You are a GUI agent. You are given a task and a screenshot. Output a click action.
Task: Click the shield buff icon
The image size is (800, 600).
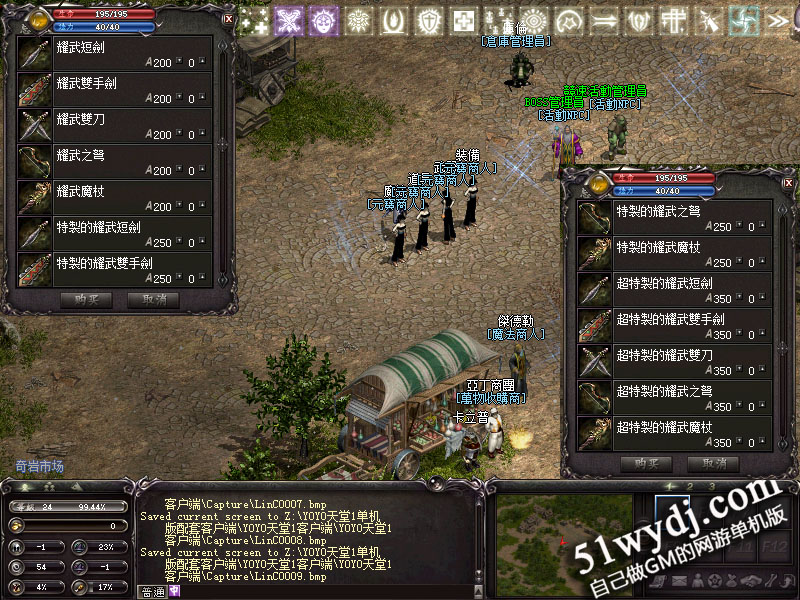(x=429, y=20)
